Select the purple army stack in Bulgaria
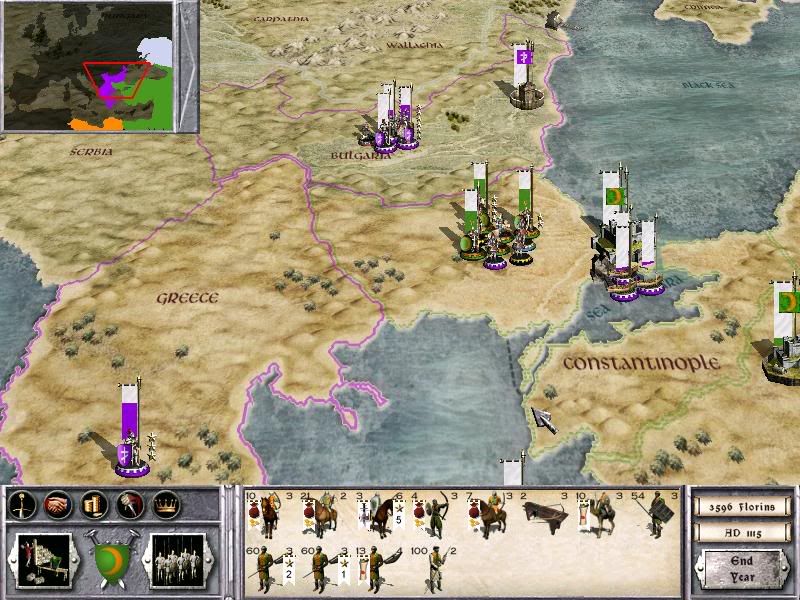 point(395,125)
